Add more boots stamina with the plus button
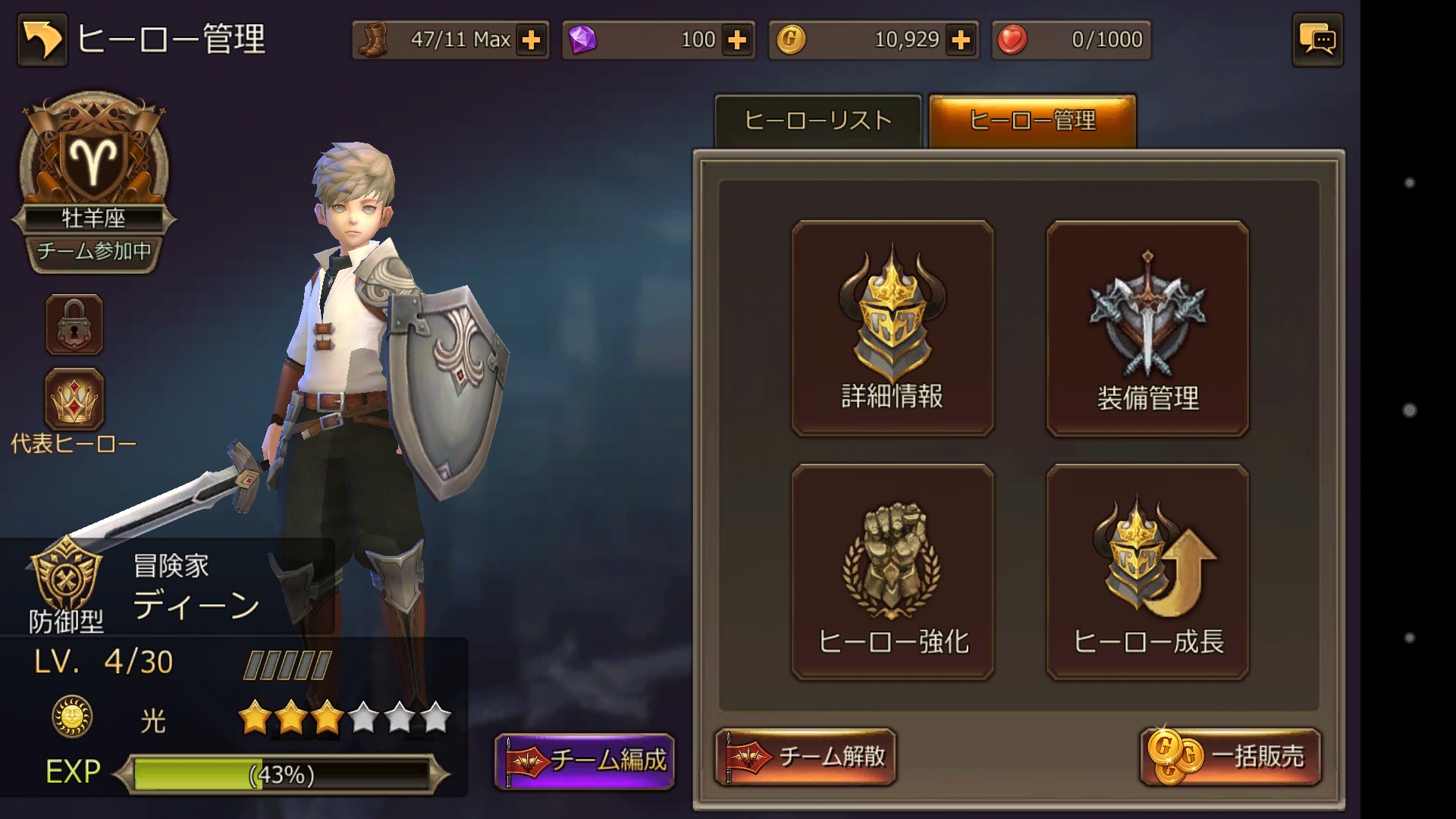Screen dimensions: 1456x819 click(x=532, y=40)
